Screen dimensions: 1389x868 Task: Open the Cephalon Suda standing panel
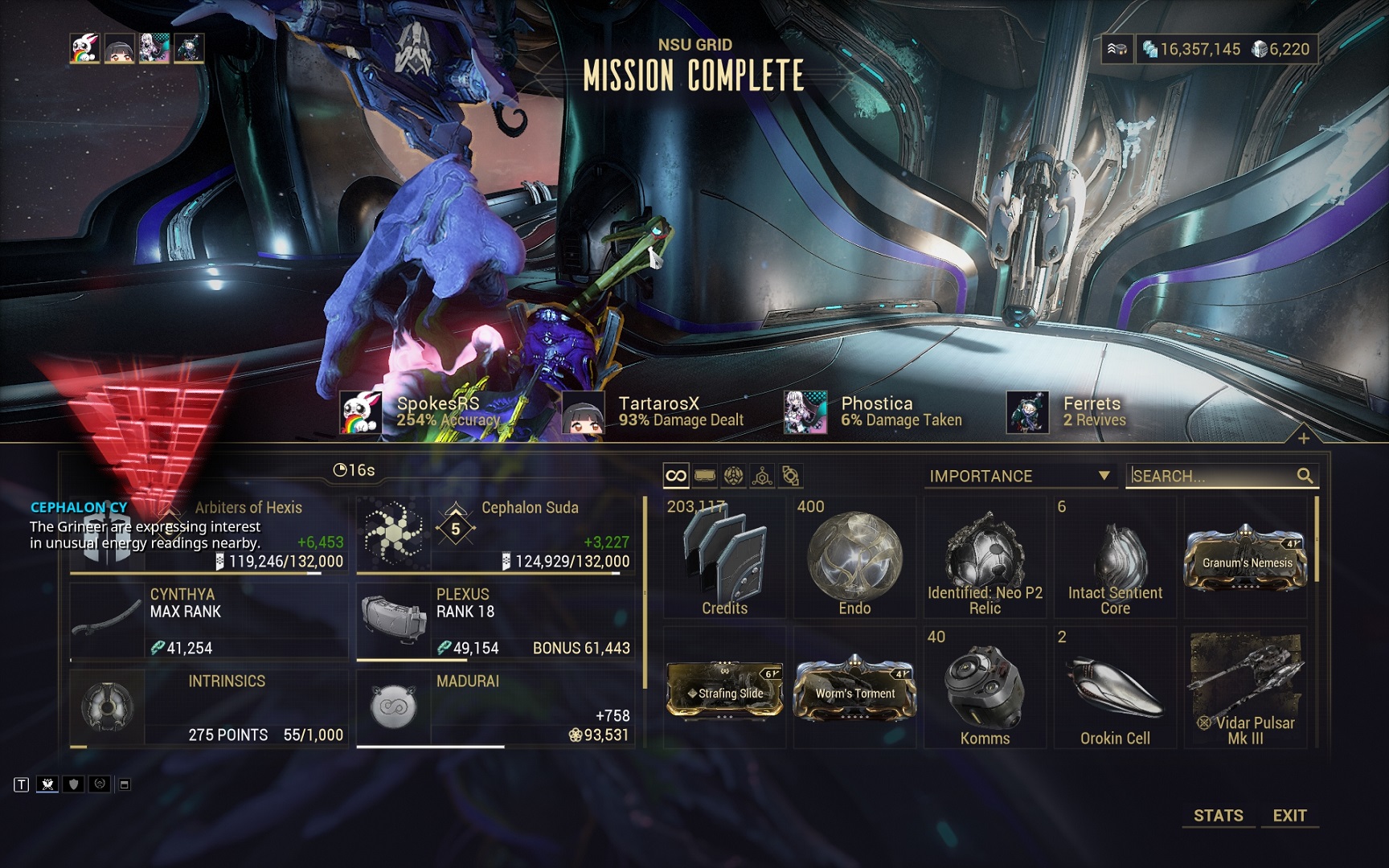pyautogui.click(x=495, y=534)
